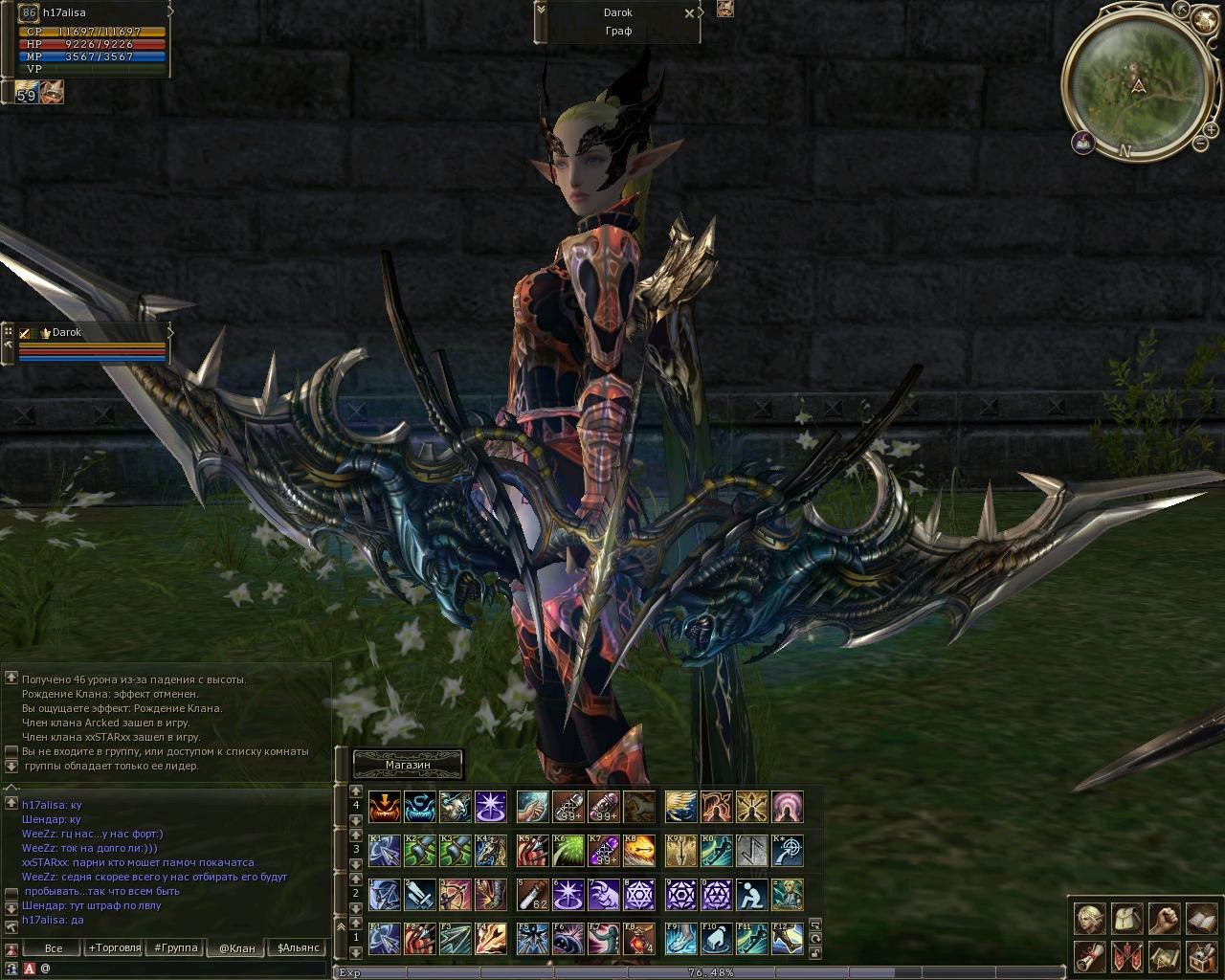Switch to the Все chat tab
The width and height of the screenshot is (1225, 980).
[54, 948]
